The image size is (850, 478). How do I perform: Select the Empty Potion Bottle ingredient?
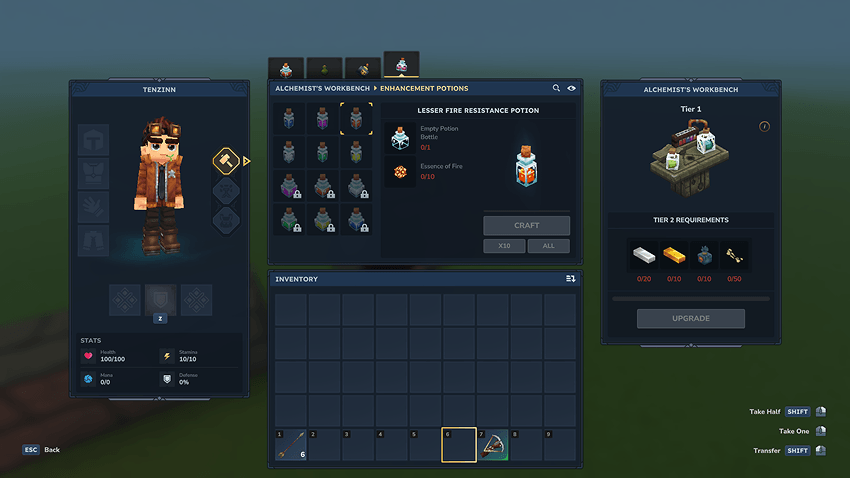point(400,138)
